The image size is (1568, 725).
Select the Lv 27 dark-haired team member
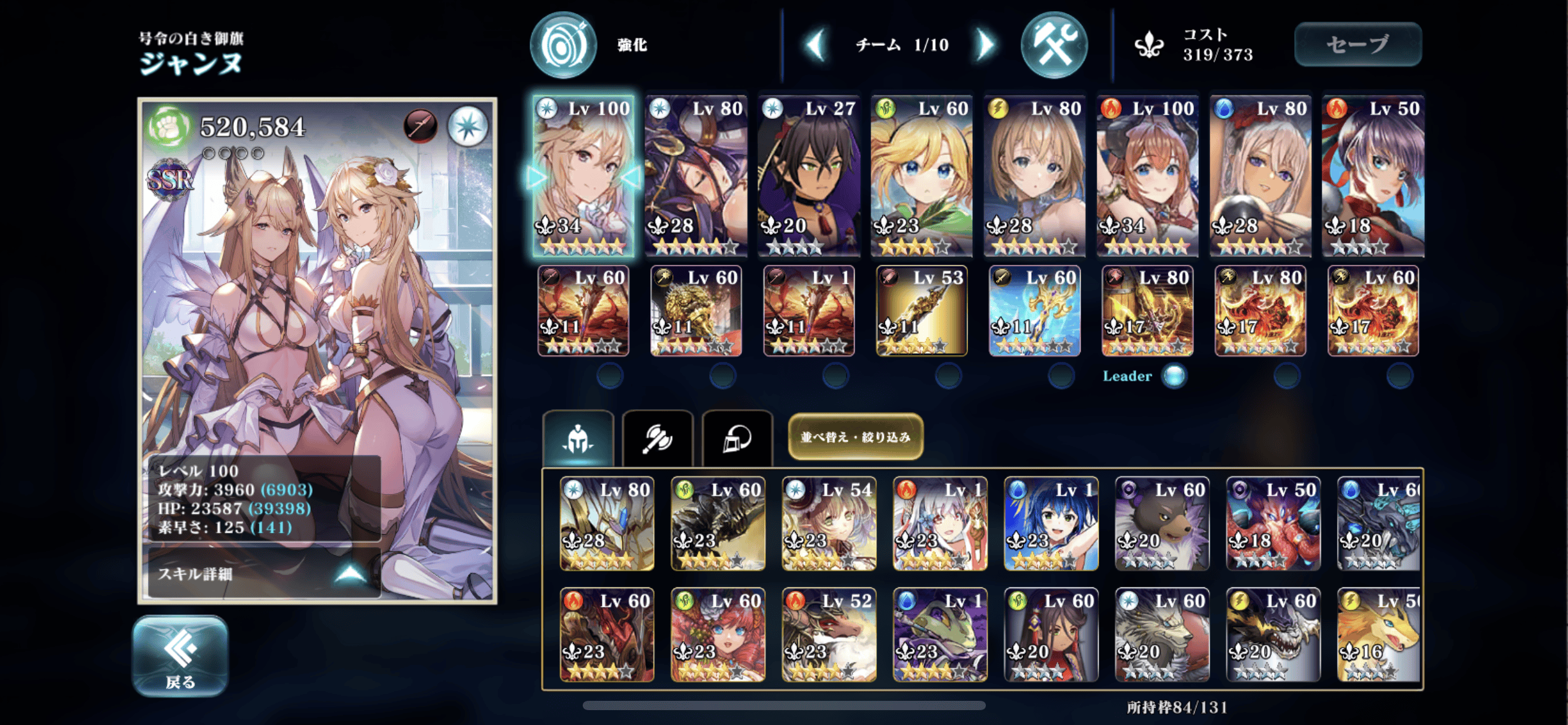(x=808, y=176)
